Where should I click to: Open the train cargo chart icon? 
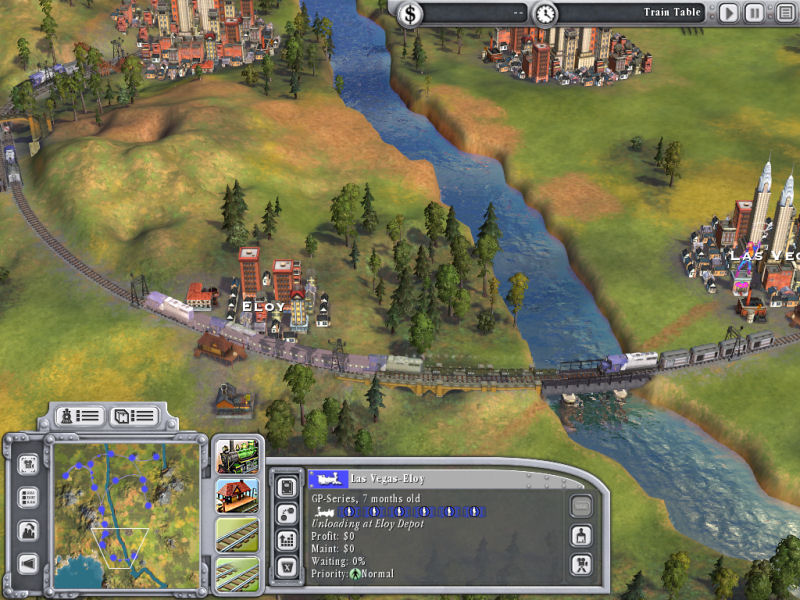click(x=285, y=540)
